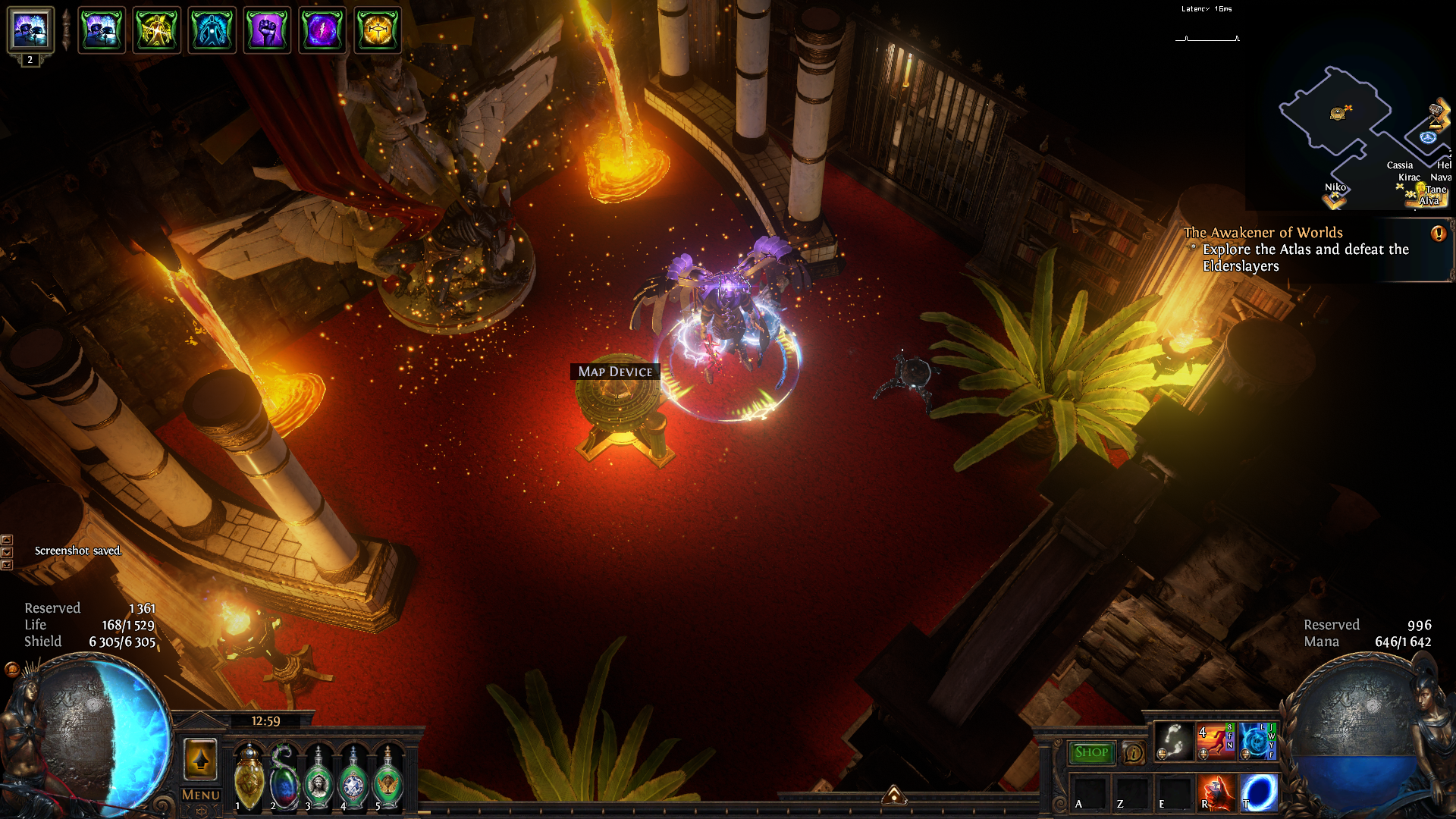The width and height of the screenshot is (1456, 819).
Task: Open the orange info speech-bubble button
Action: (1133, 752)
